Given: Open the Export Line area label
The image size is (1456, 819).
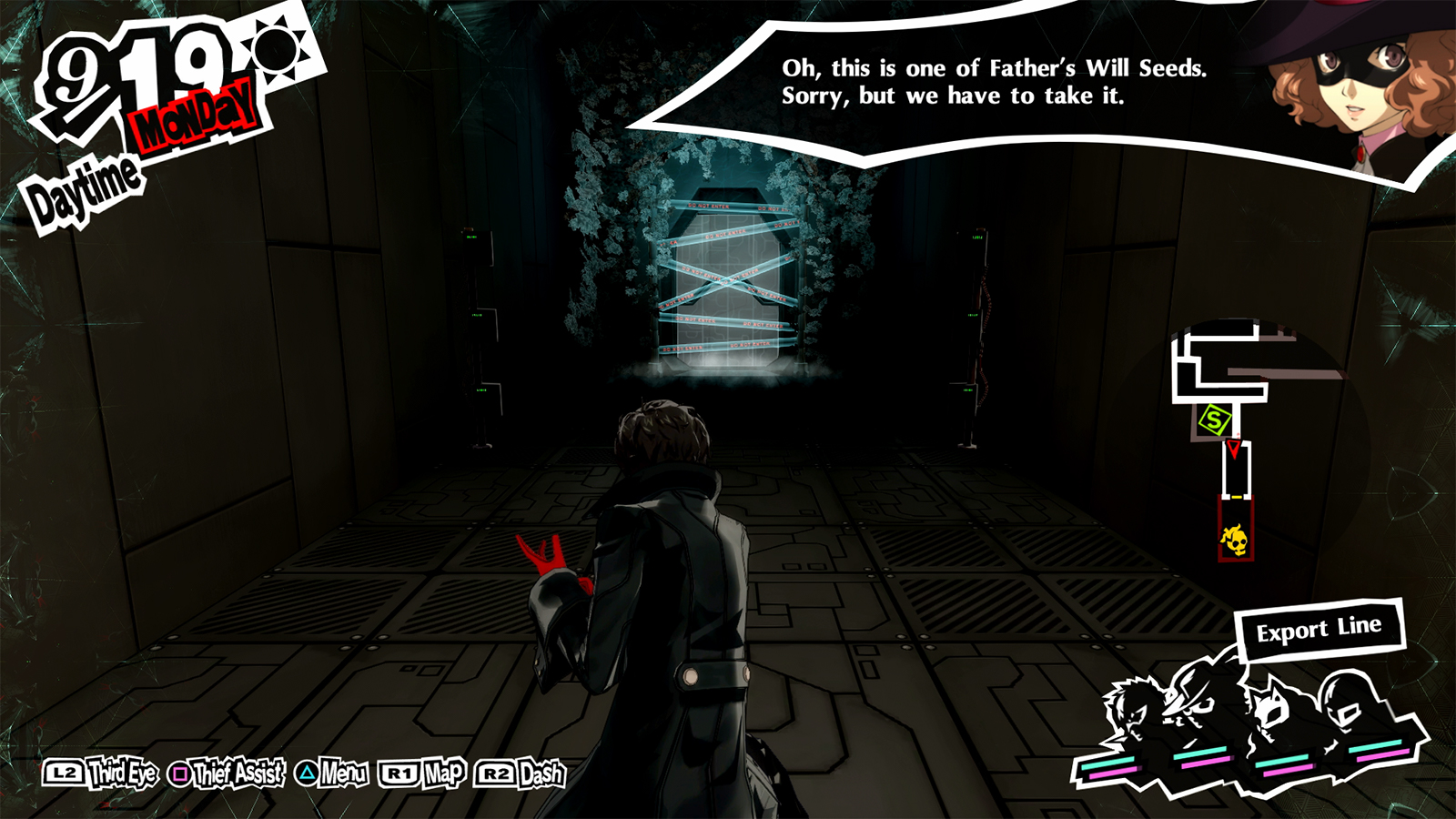Looking at the screenshot, I should coord(1320,626).
